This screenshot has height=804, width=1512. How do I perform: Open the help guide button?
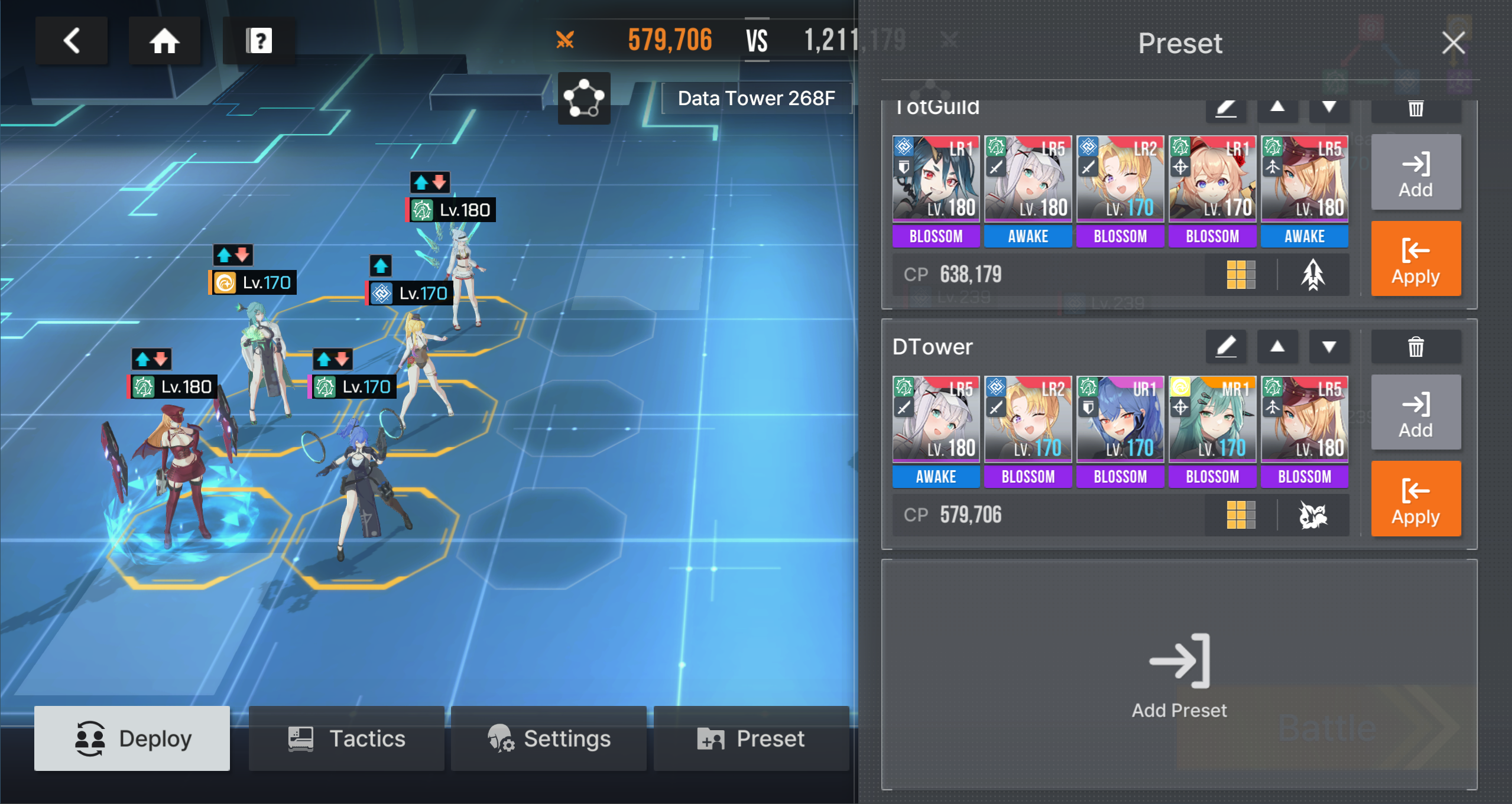click(x=259, y=41)
